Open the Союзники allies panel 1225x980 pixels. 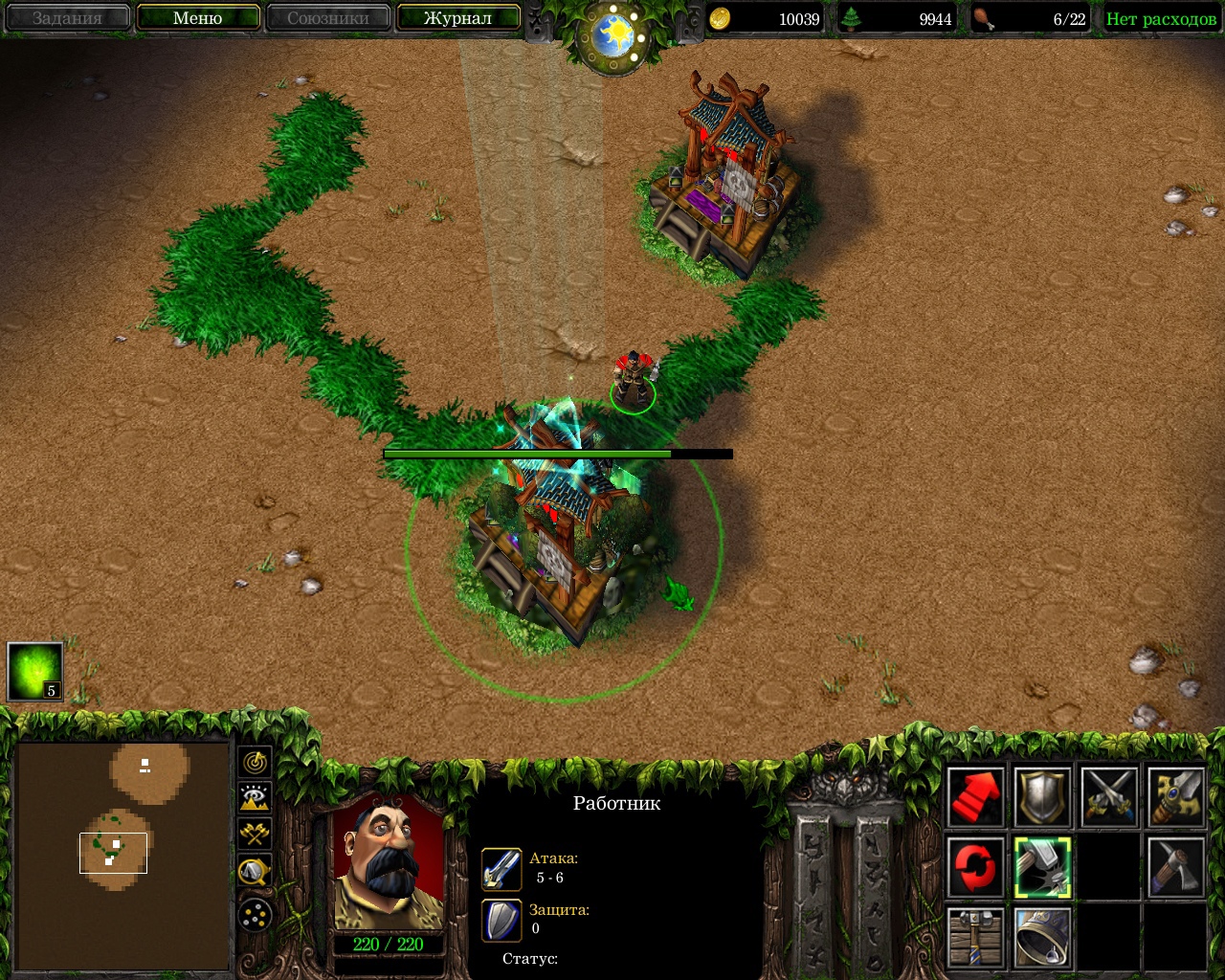click(327, 18)
